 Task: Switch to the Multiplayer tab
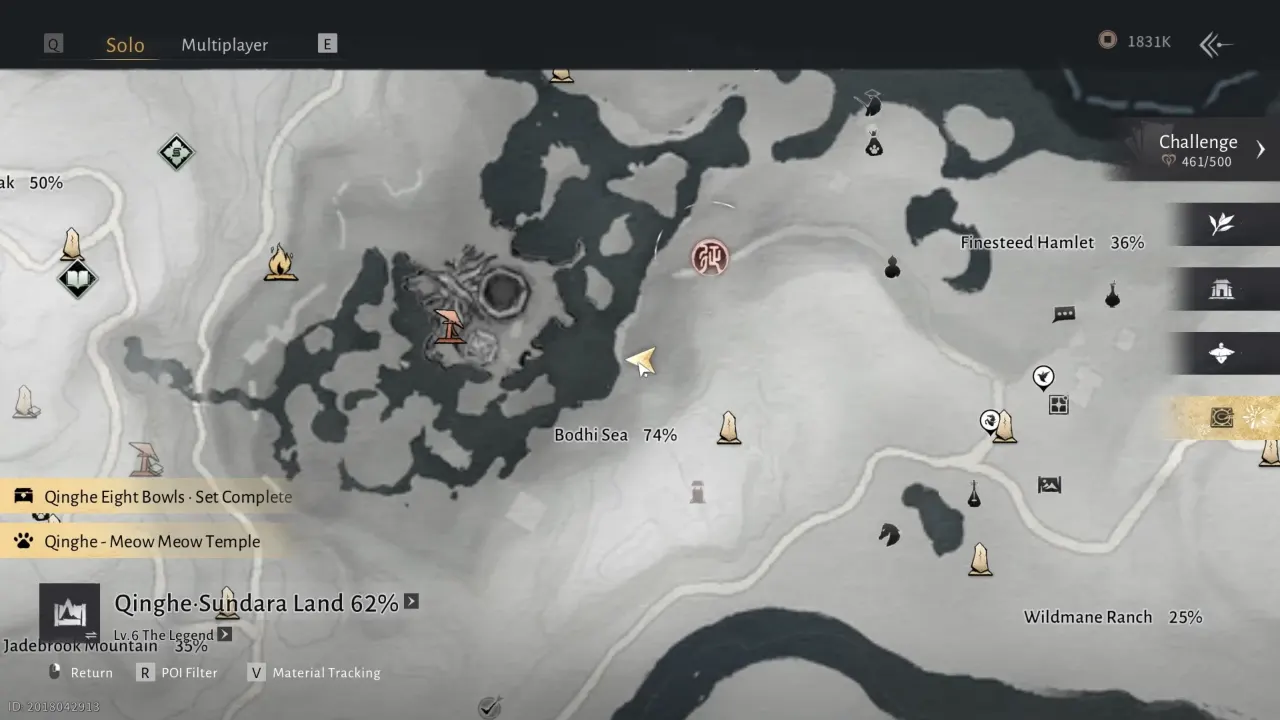pyautogui.click(x=224, y=44)
